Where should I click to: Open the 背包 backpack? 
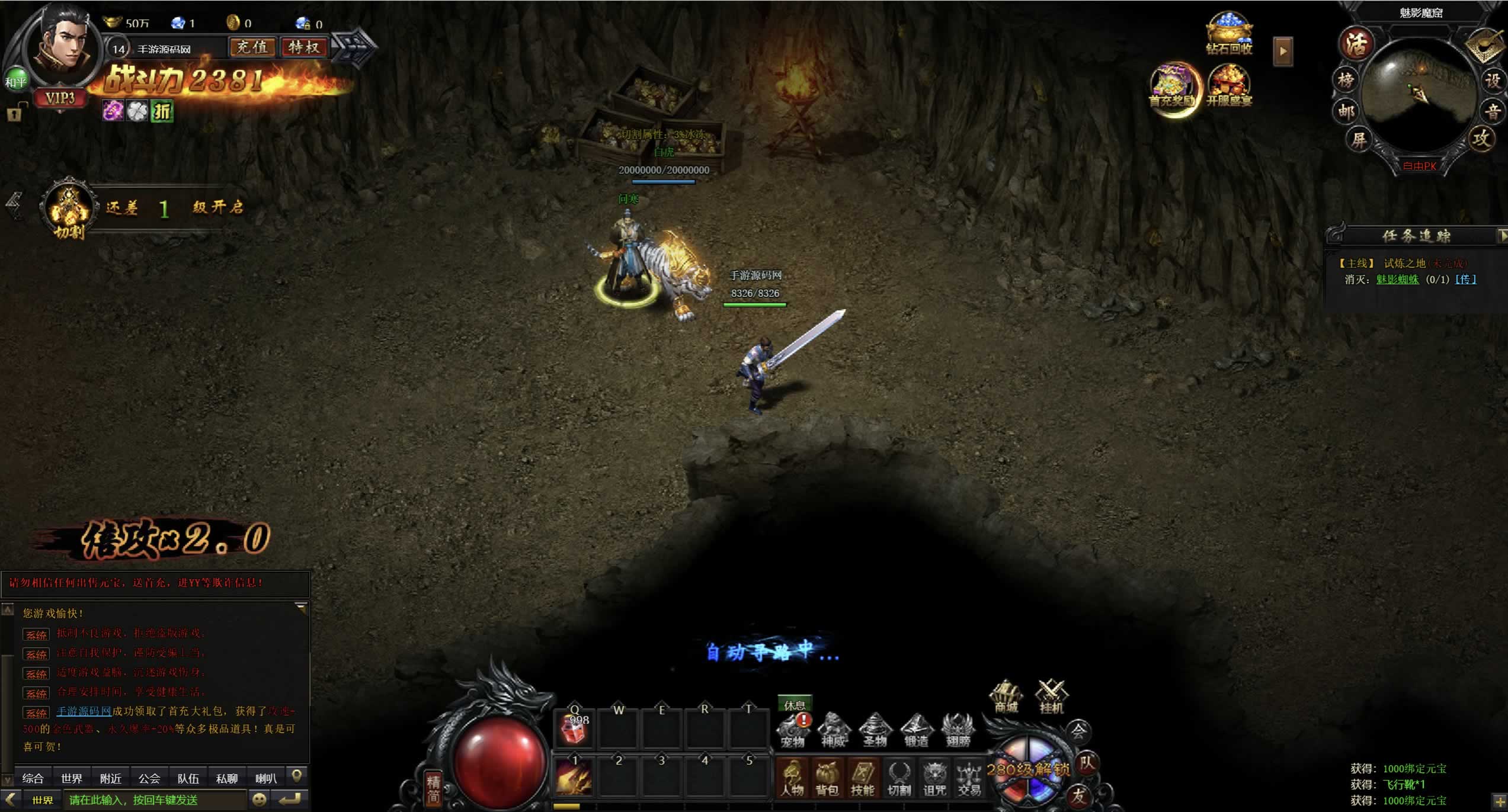coord(827,778)
